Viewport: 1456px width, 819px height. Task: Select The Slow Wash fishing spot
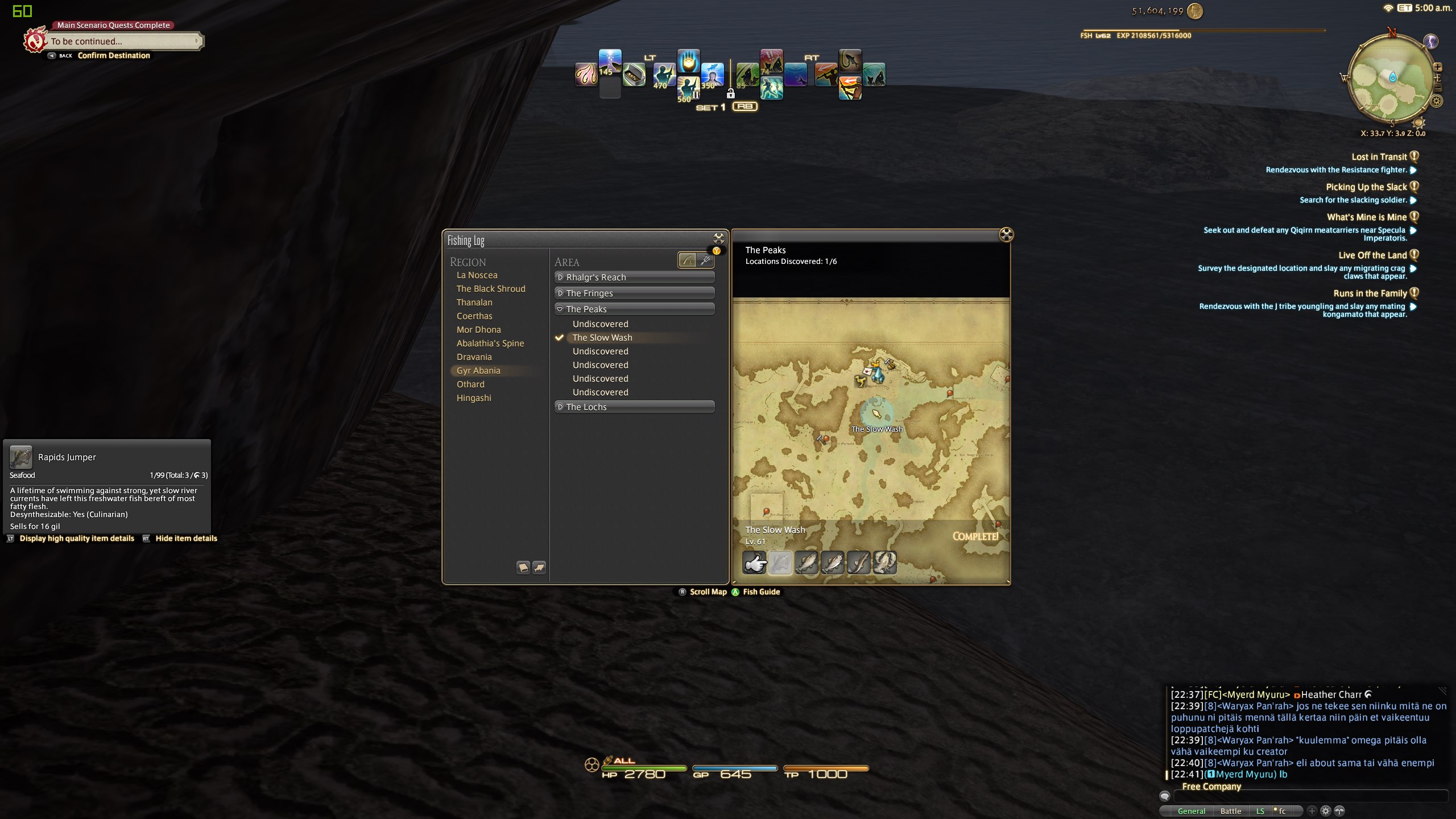(602, 338)
